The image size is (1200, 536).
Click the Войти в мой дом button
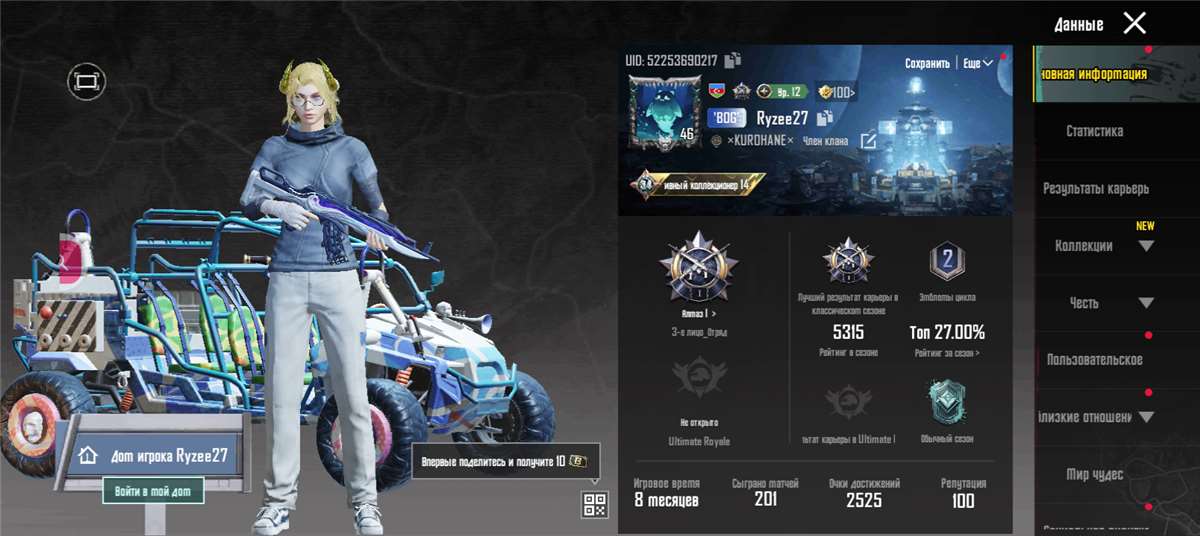tap(154, 491)
